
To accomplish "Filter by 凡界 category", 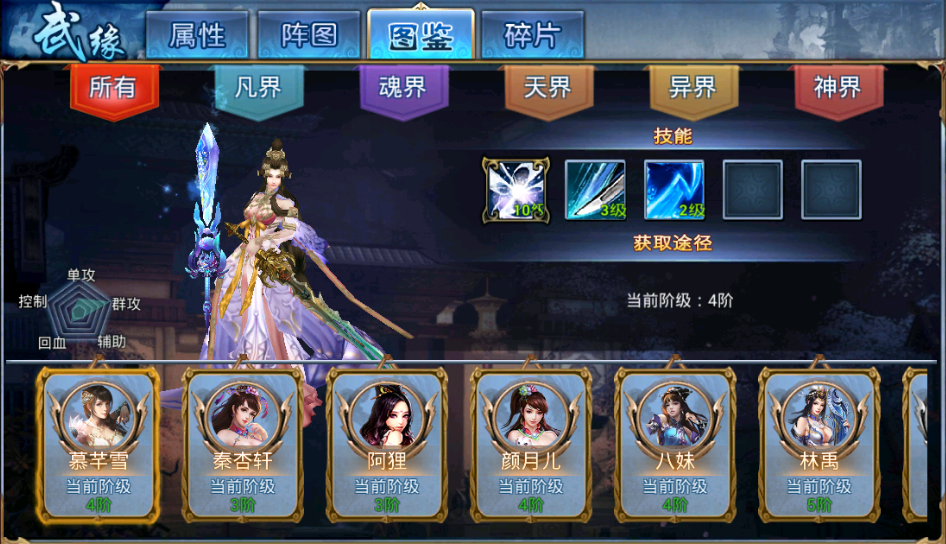I will click(258, 88).
